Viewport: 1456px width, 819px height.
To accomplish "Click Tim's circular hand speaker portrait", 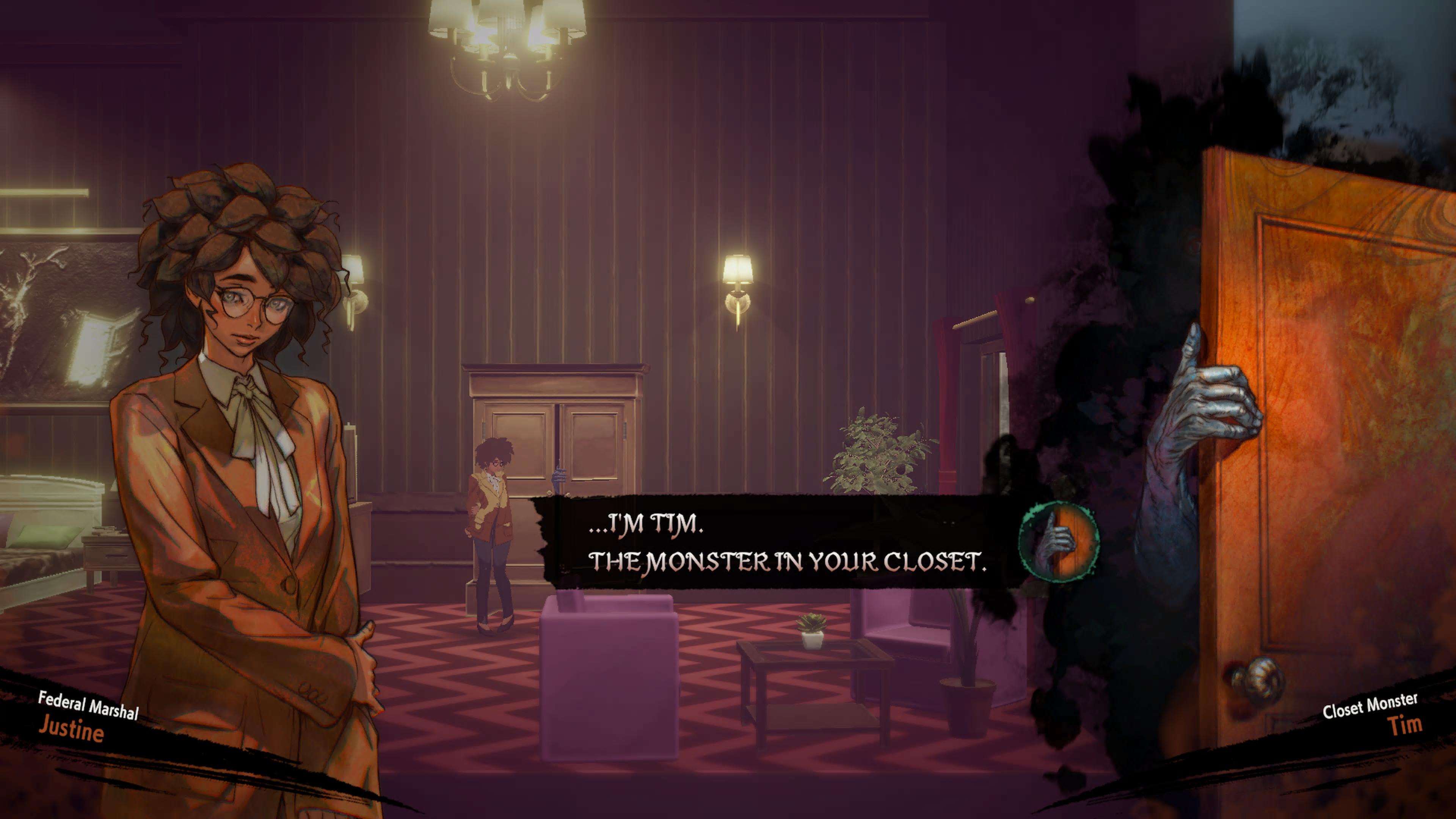I will point(1059,541).
